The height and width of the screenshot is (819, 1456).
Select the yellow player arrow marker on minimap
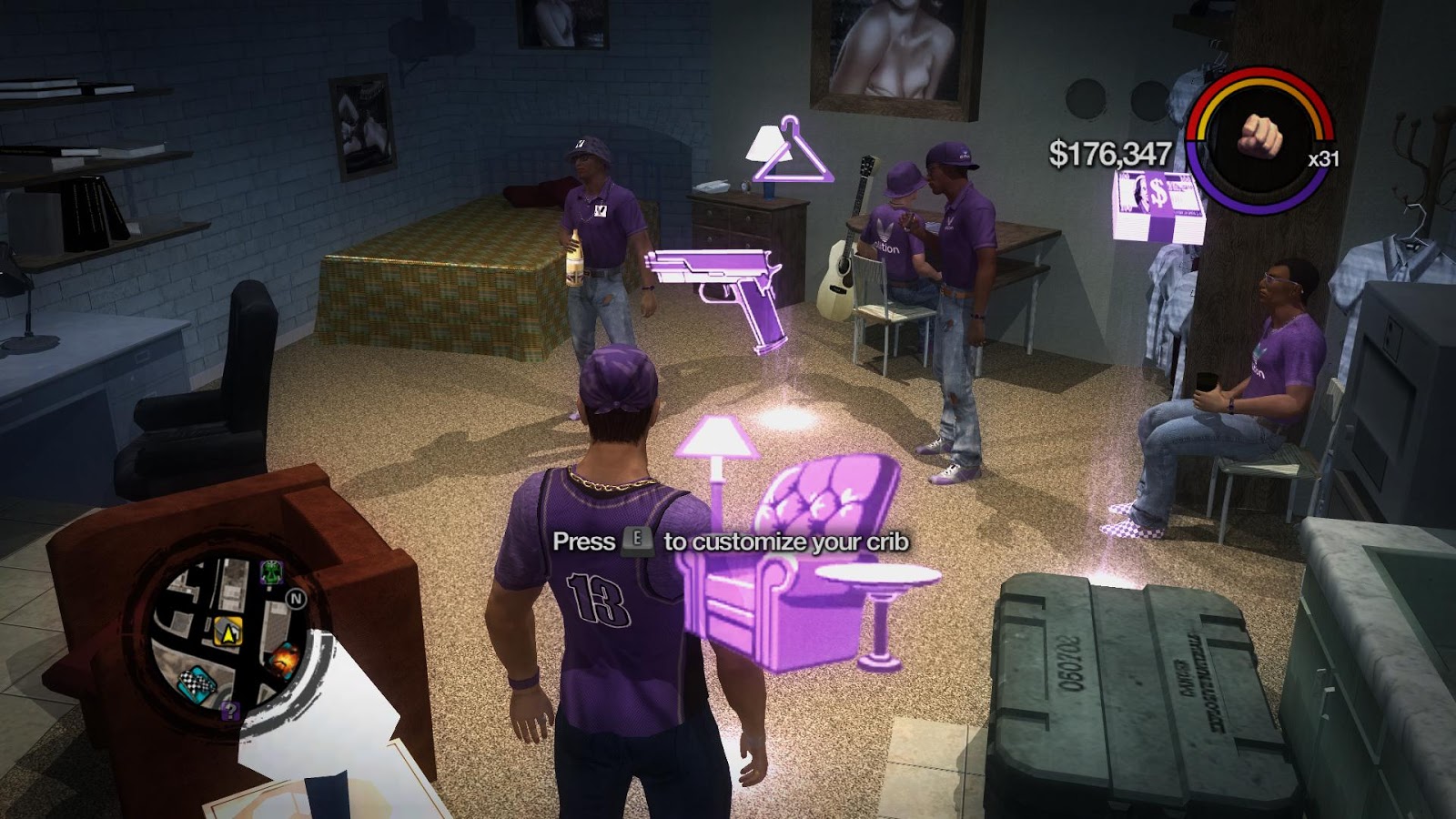click(227, 630)
